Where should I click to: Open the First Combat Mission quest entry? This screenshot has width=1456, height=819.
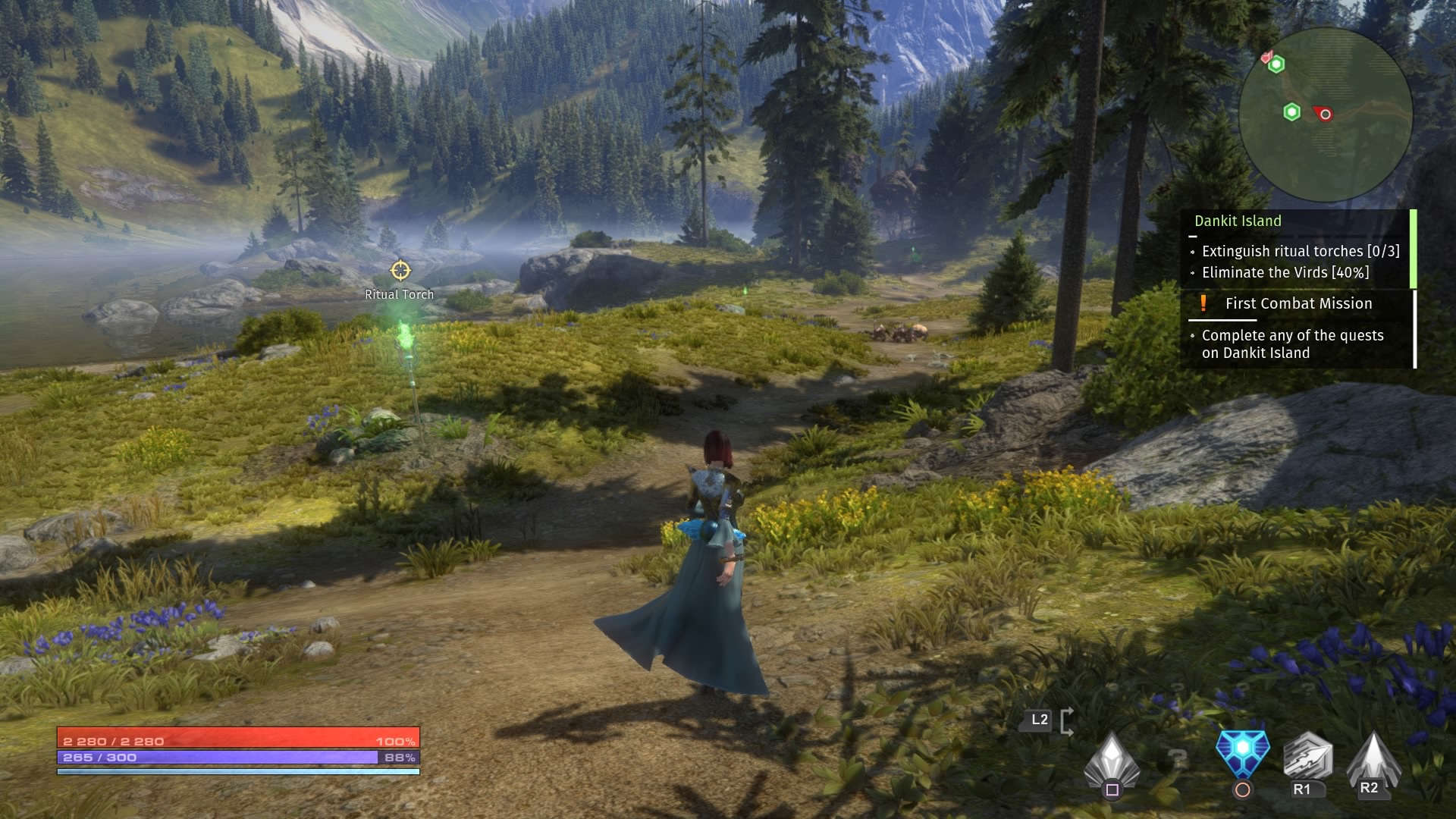pyautogui.click(x=1298, y=303)
